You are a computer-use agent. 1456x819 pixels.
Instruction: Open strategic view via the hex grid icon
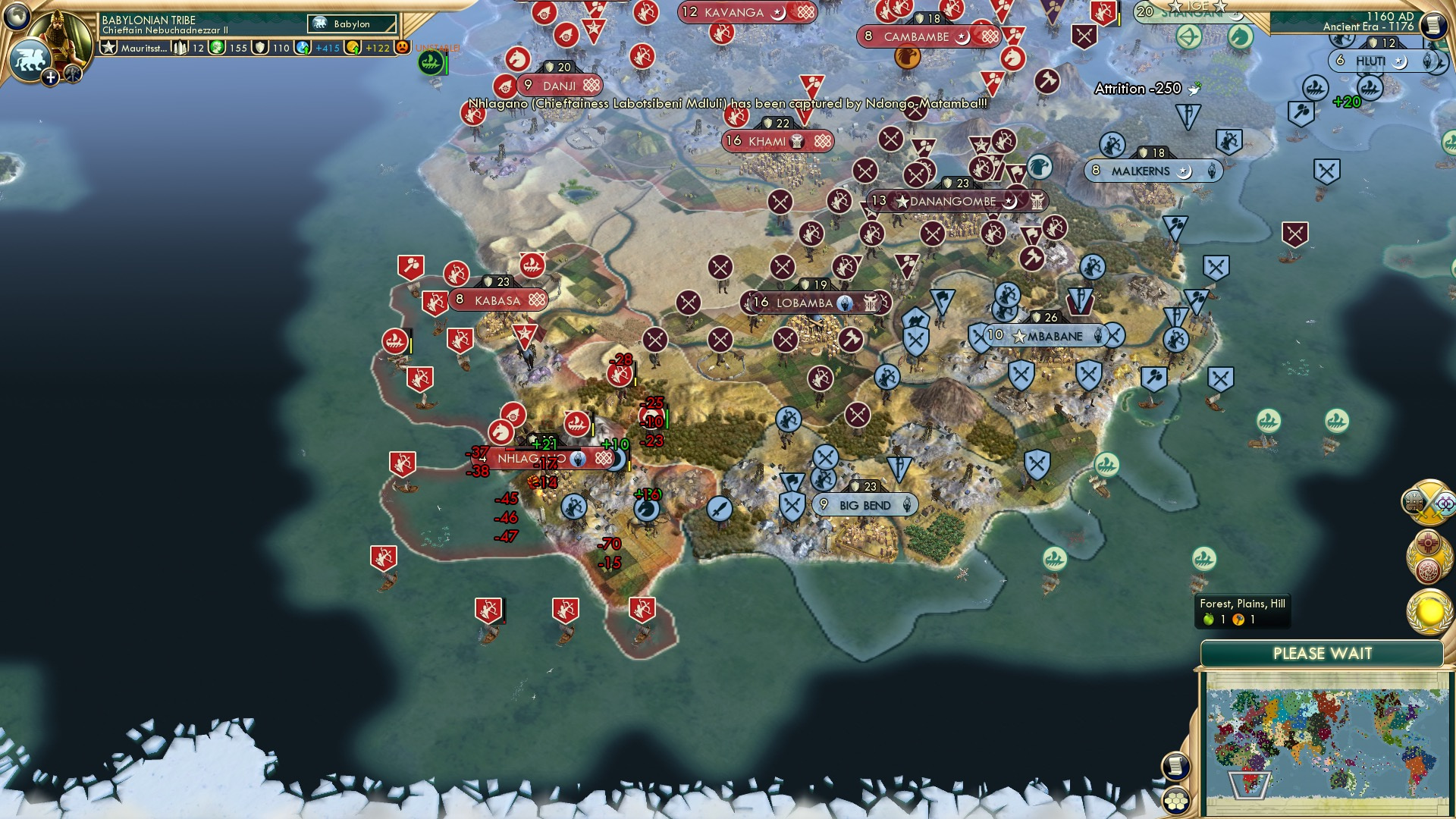point(1178,802)
